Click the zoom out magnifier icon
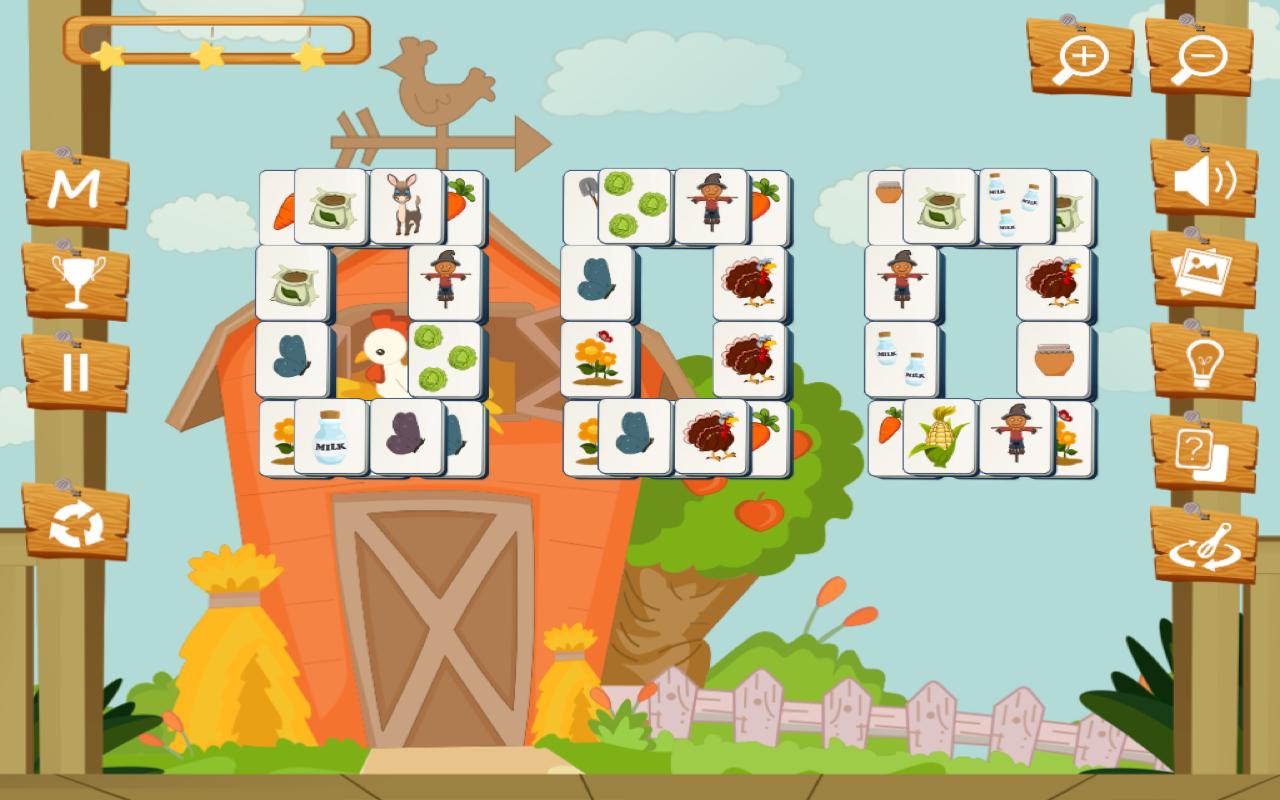Screen dimensions: 1280x800 pyautogui.click(x=1199, y=57)
